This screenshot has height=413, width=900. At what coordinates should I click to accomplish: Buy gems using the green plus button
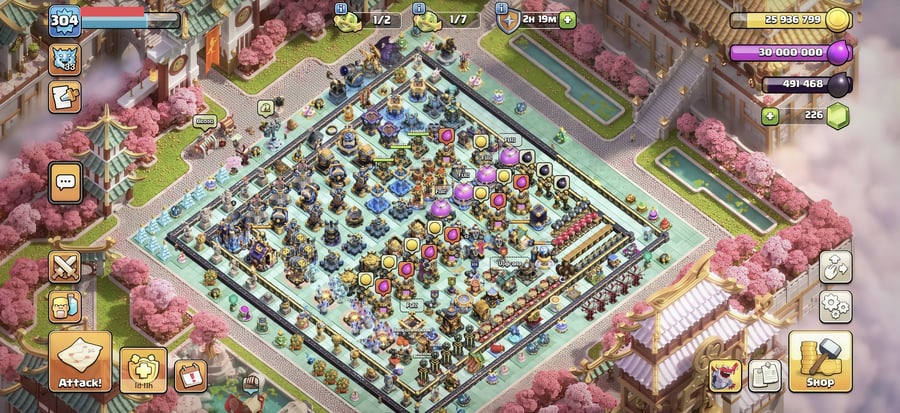click(x=769, y=116)
